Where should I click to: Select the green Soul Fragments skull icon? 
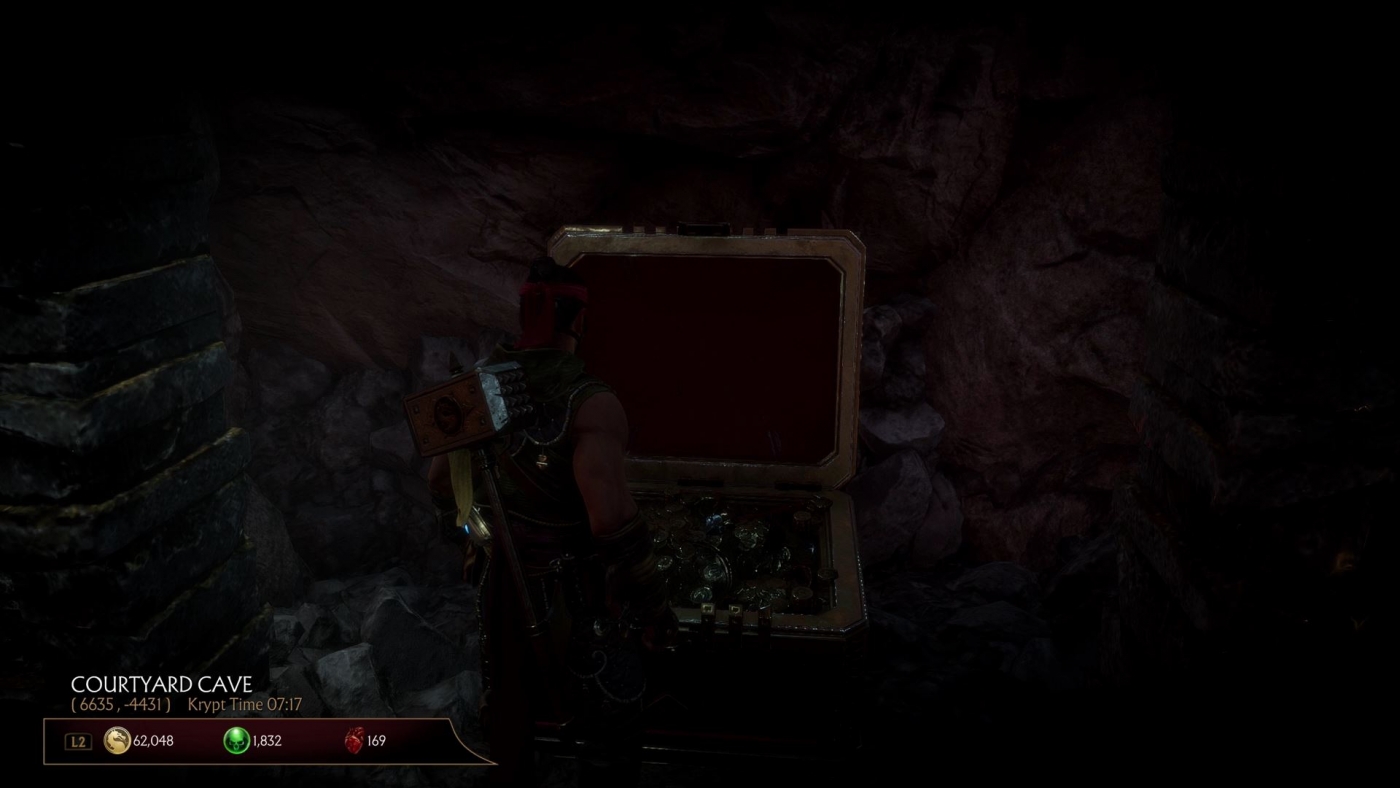237,741
